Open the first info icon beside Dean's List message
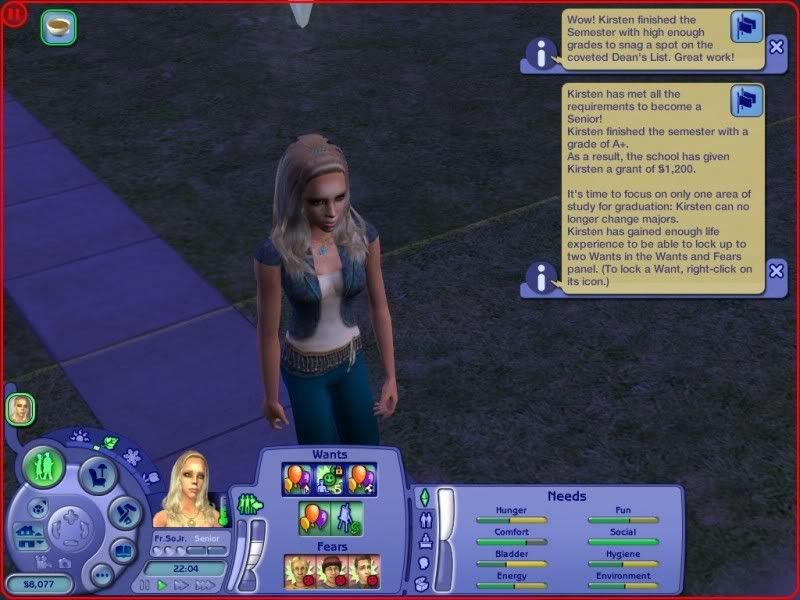The image size is (800, 600). [x=542, y=55]
